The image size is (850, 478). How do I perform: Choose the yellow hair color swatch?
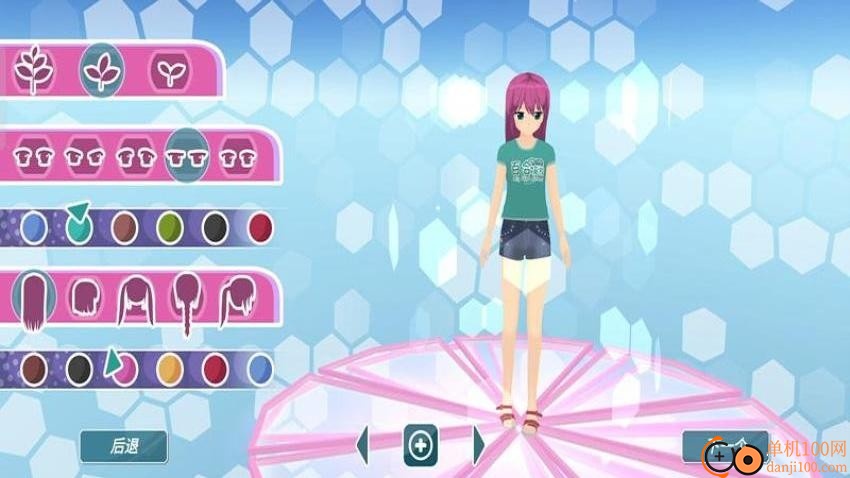170,370
